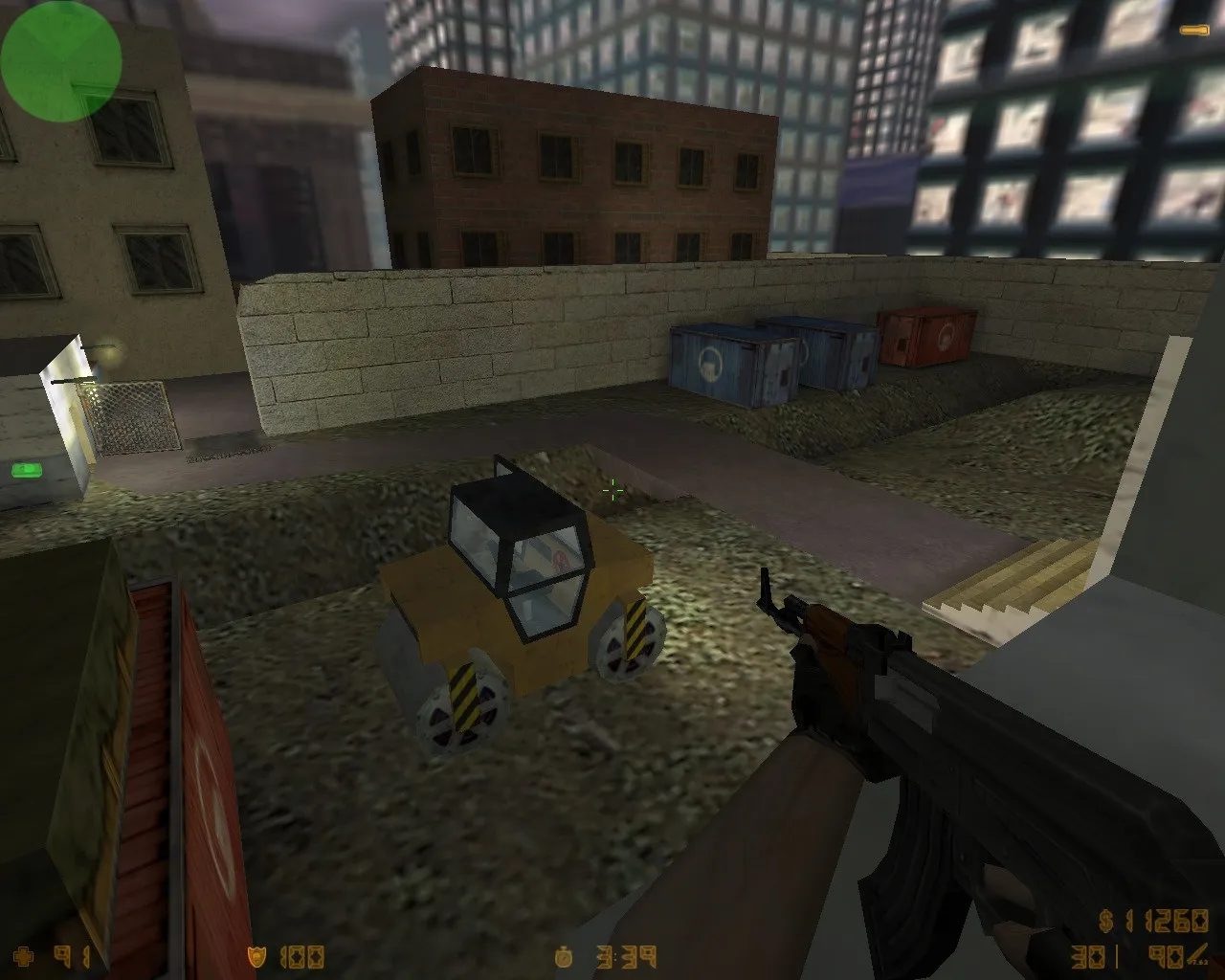This screenshot has width=1225, height=980.
Task: Click the dollar sign next to the money counter
Action: pyautogui.click(x=1103, y=922)
